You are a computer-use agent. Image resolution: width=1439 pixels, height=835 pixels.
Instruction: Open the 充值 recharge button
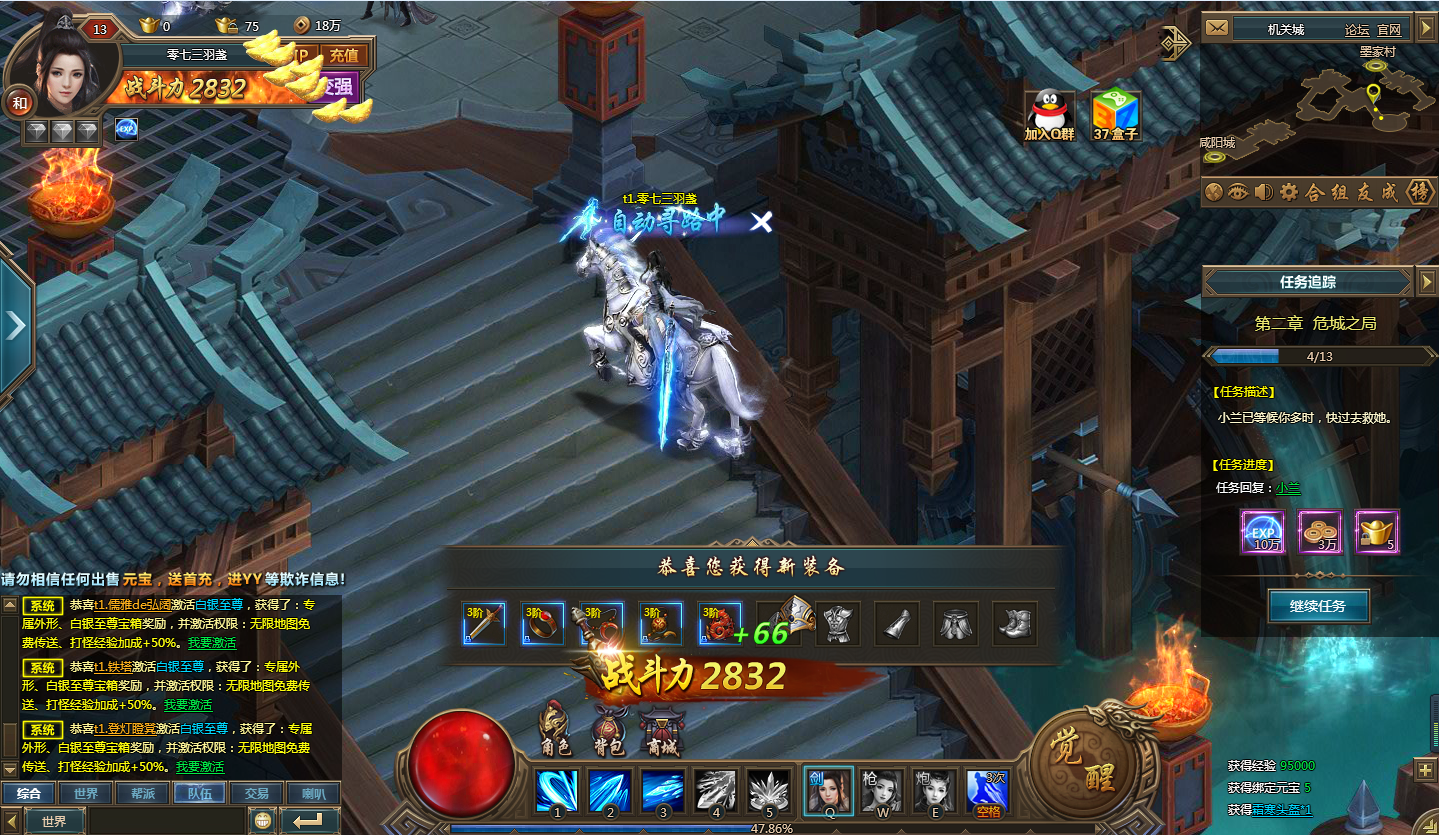pos(344,56)
